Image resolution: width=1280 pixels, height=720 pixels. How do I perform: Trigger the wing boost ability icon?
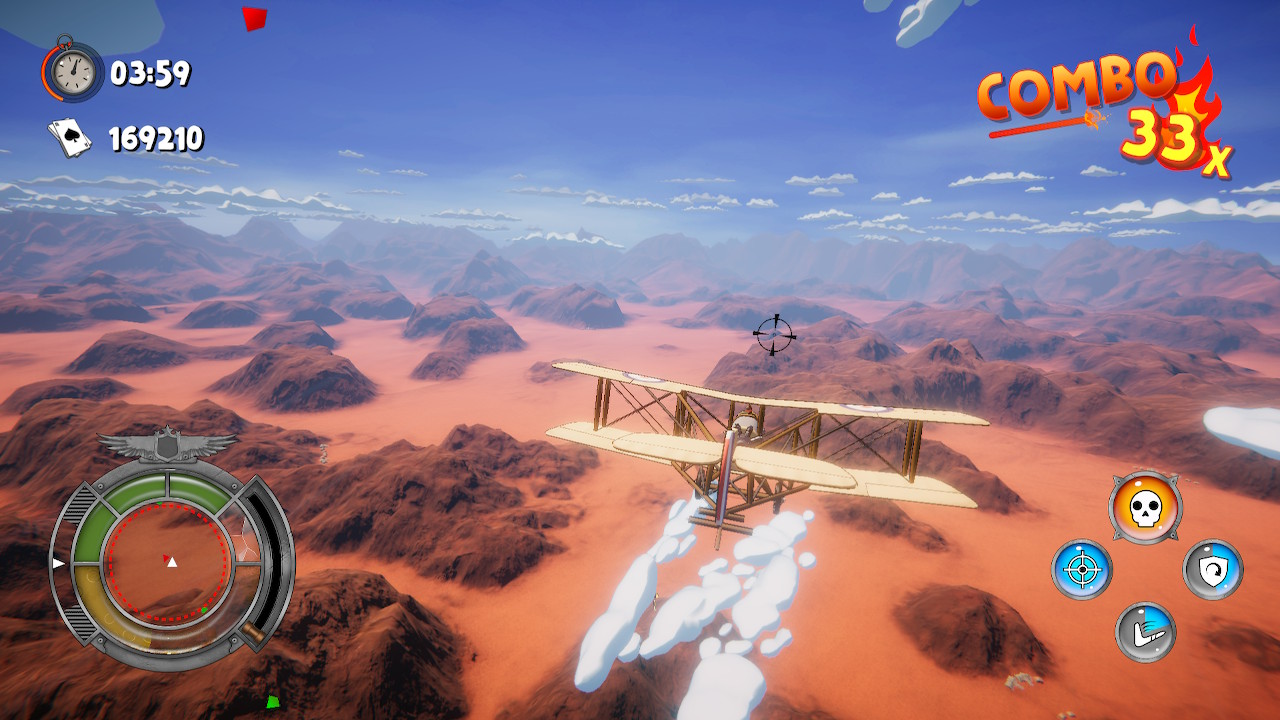1145,632
